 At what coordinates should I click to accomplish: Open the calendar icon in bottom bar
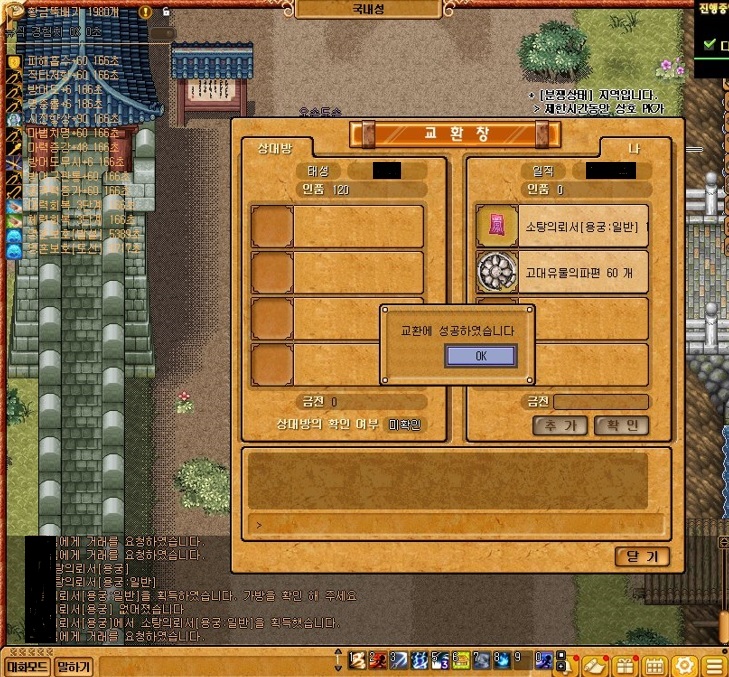click(655, 665)
